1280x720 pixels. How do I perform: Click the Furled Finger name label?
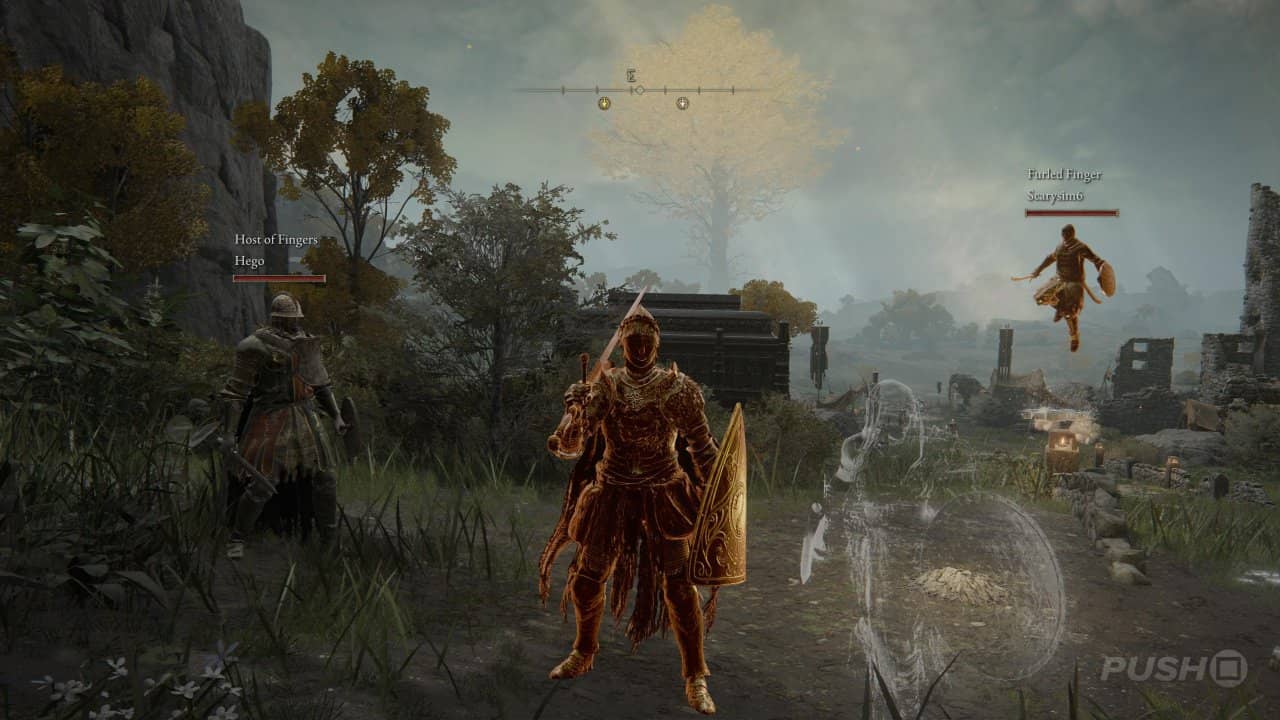coord(1064,175)
